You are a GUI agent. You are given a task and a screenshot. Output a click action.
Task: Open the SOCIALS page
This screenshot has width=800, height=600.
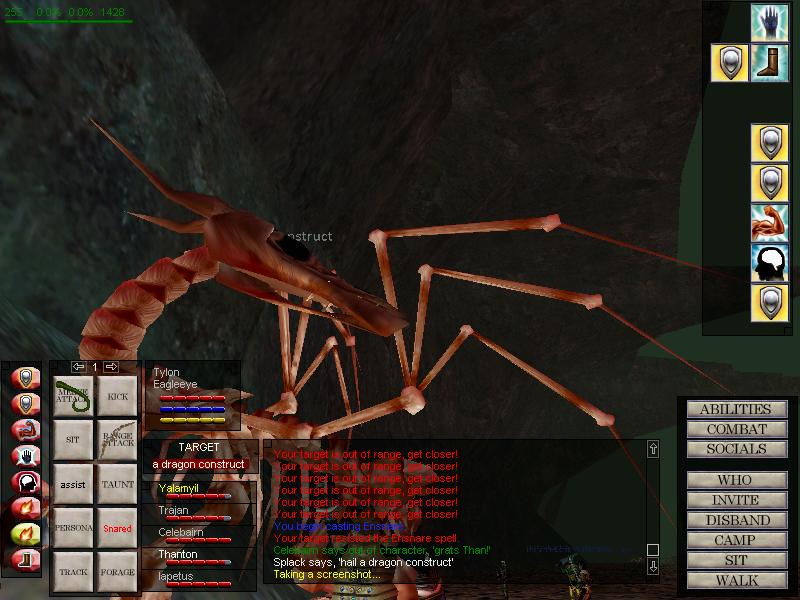(x=735, y=449)
